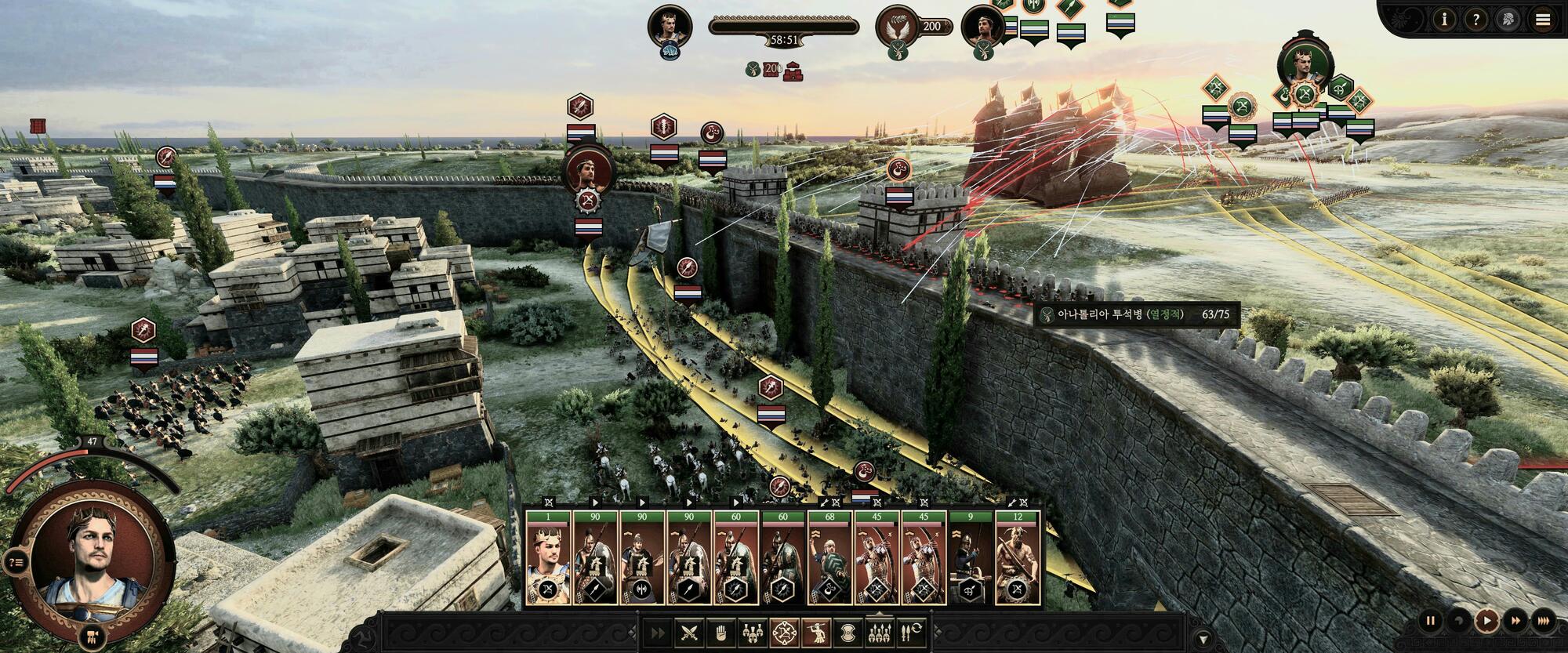
Task: Open the main menu hamburger button
Action: 1543,20
